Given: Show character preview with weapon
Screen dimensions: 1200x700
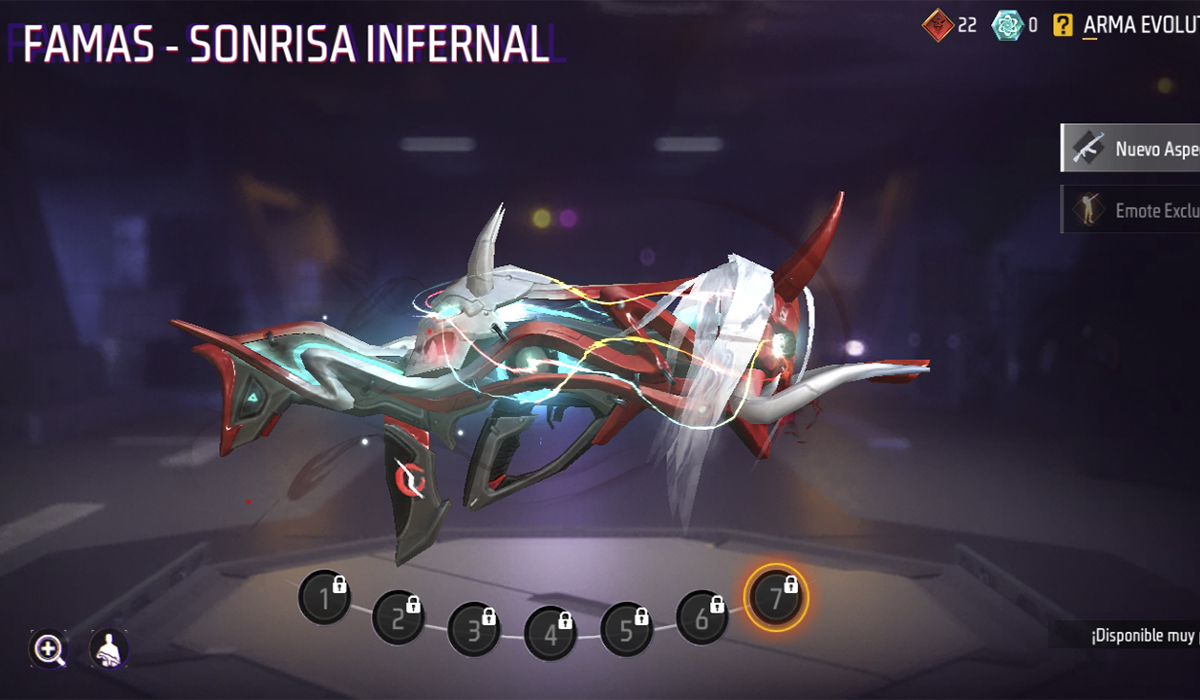Looking at the screenshot, I should click(x=108, y=650).
